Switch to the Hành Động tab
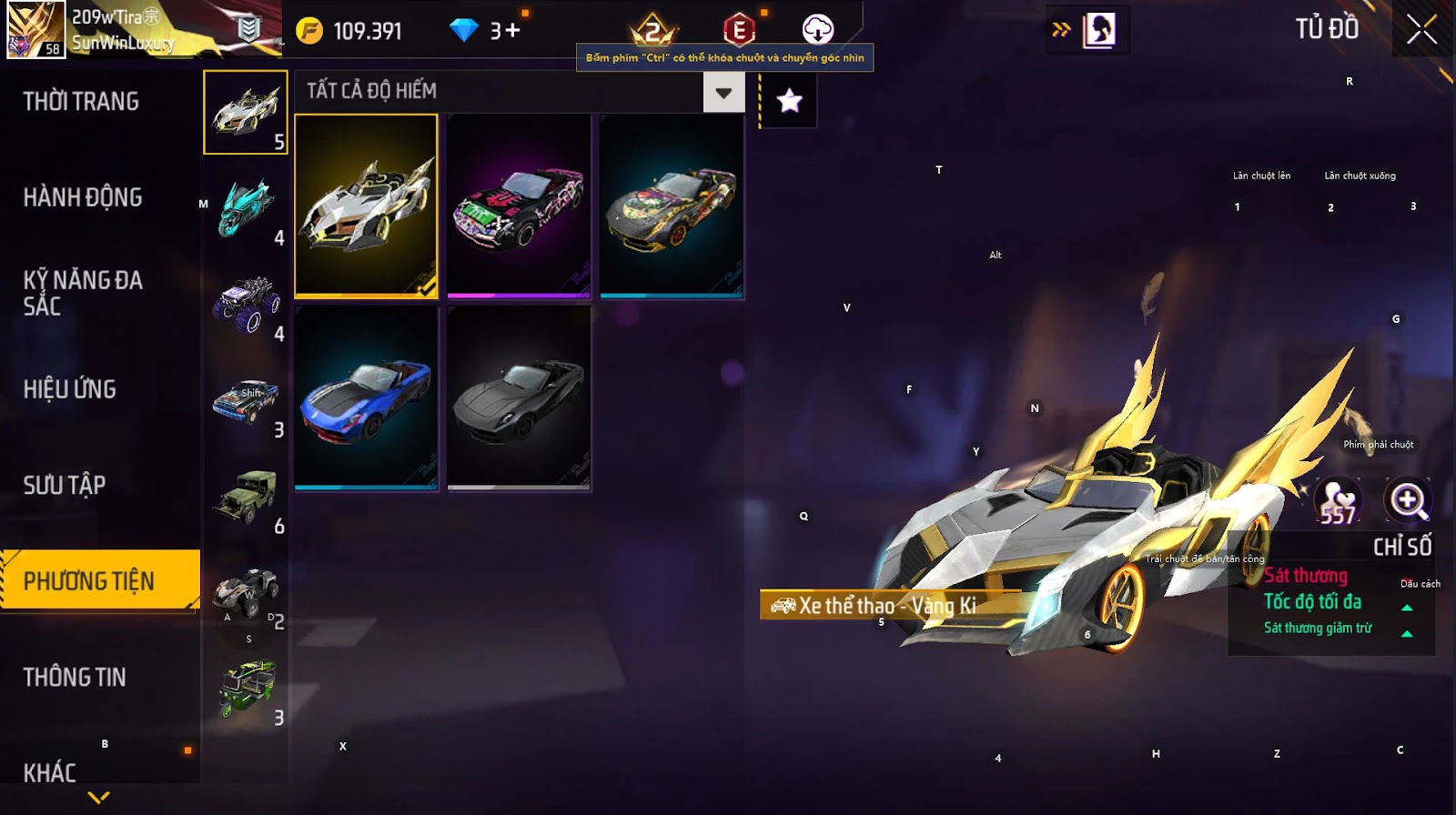Viewport: 1456px width, 815px height. coord(83,197)
